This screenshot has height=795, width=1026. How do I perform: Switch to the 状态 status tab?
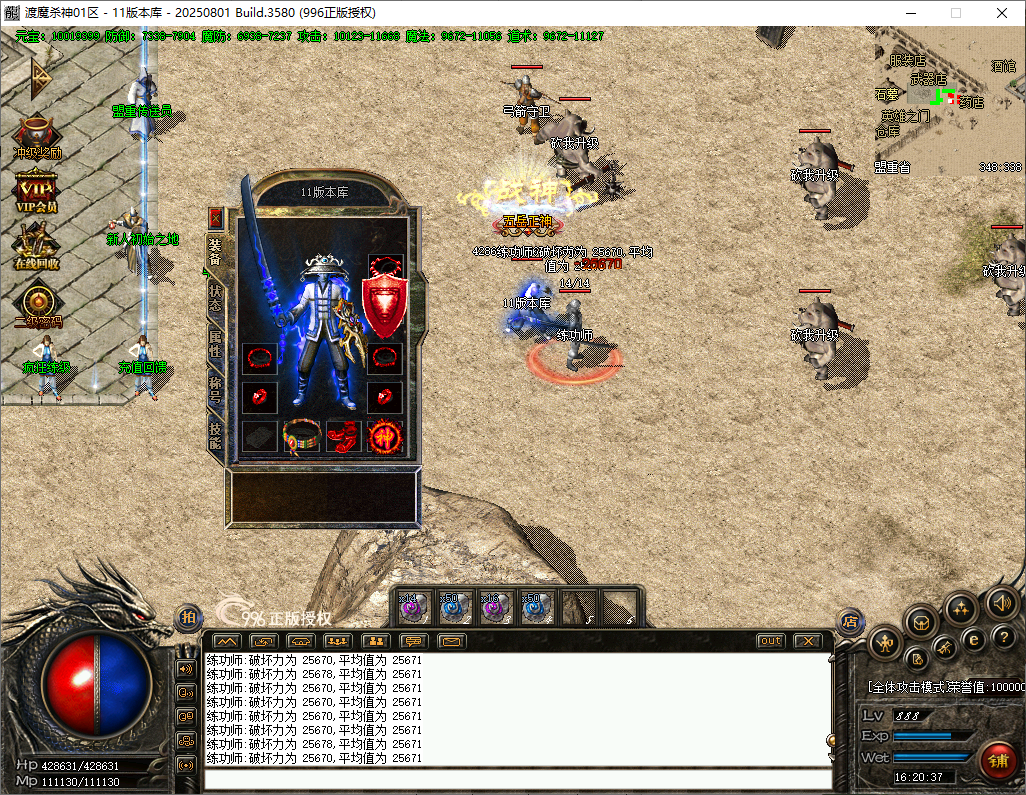pyautogui.click(x=215, y=298)
